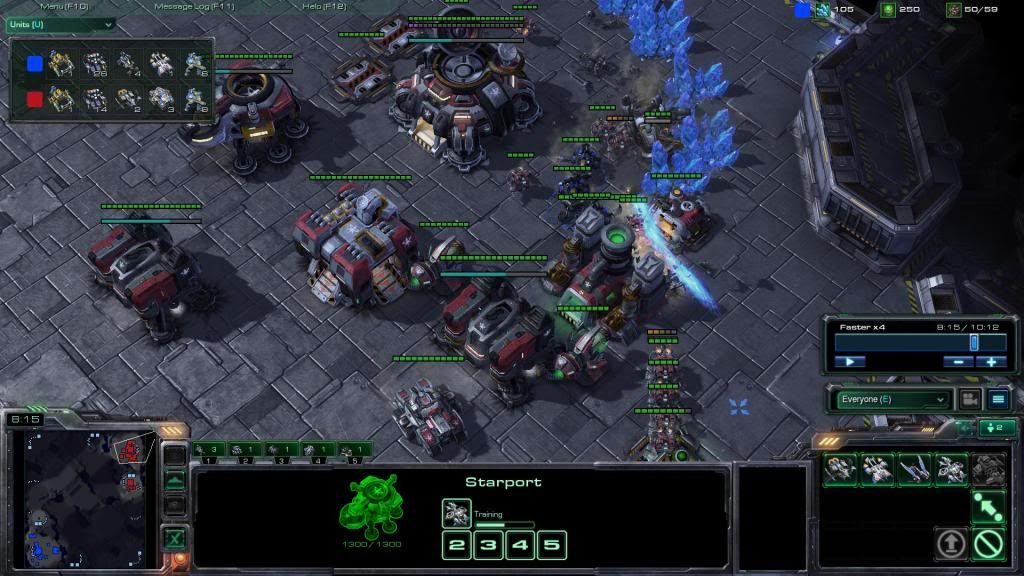The height and width of the screenshot is (576, 1024).
Task: Expand the Units (U) dropdown
Action: (x=60, y=23)
